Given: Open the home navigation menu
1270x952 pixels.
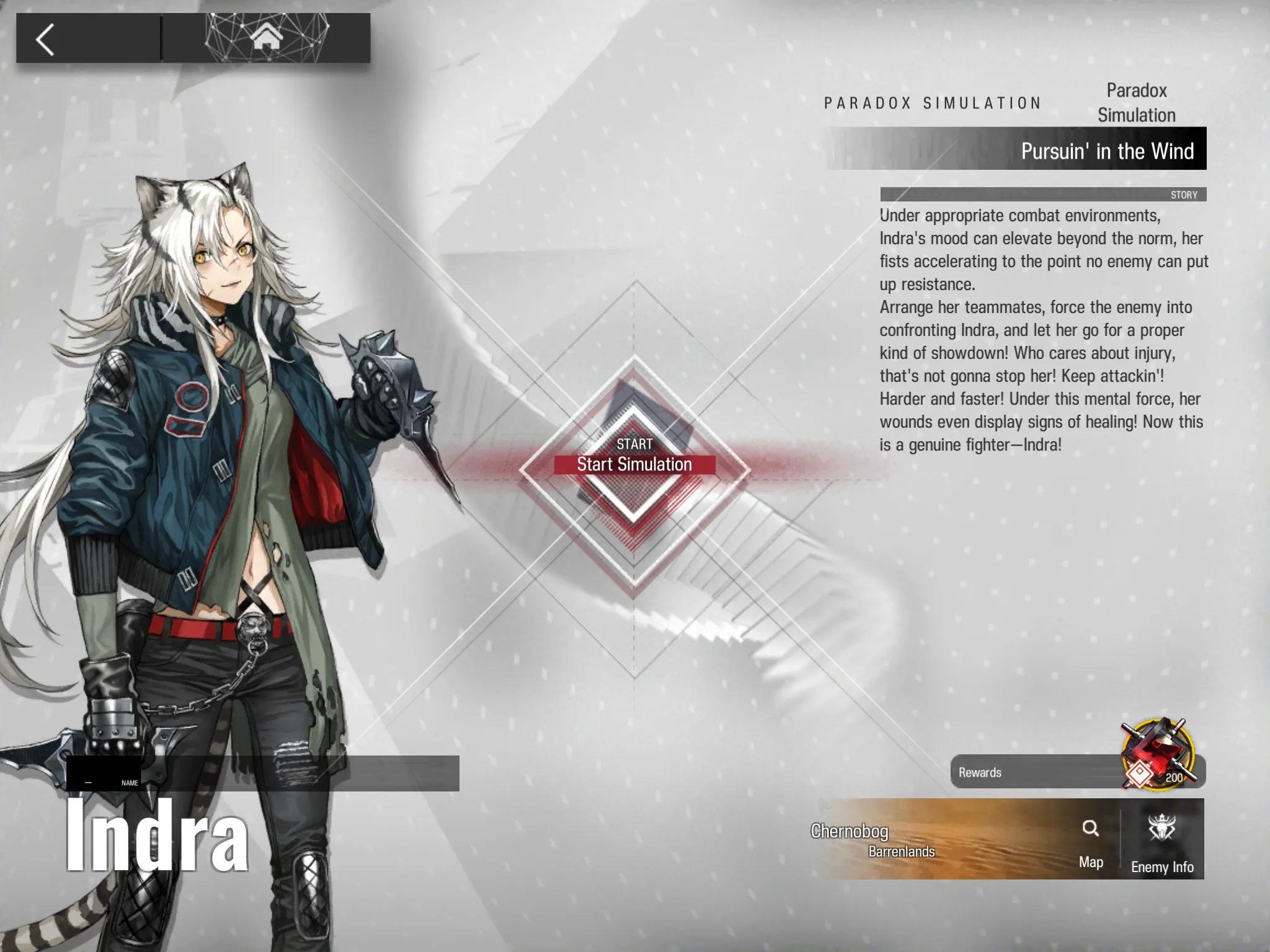Looking at the screenshot, I should (266, 38).
